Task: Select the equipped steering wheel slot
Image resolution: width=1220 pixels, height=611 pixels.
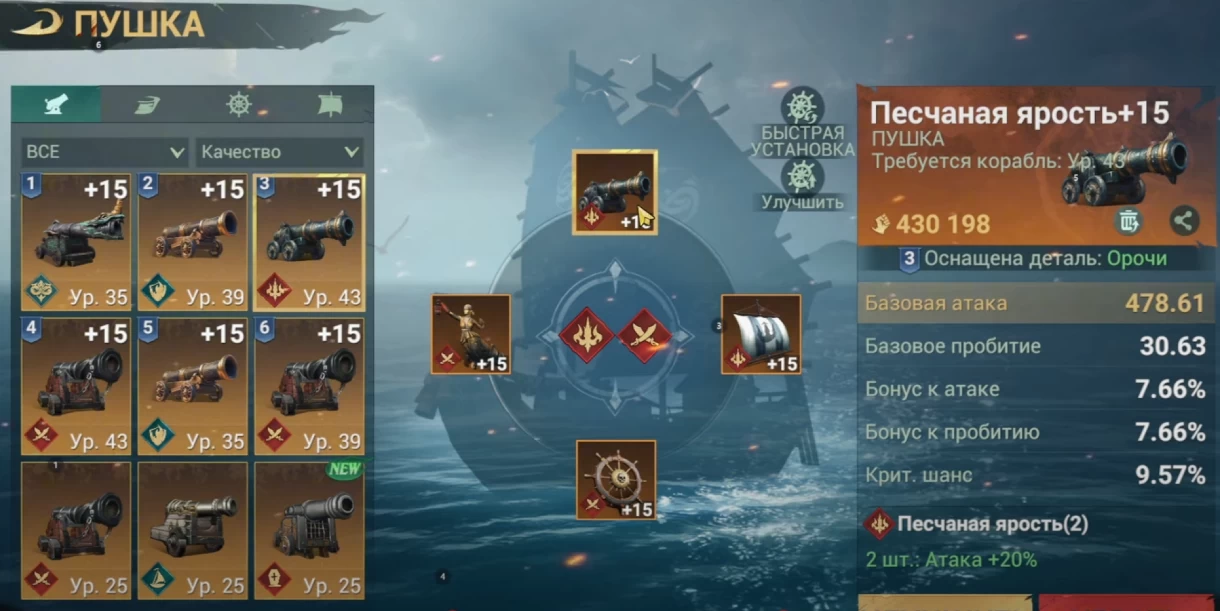Action: (x=616, y=479)
